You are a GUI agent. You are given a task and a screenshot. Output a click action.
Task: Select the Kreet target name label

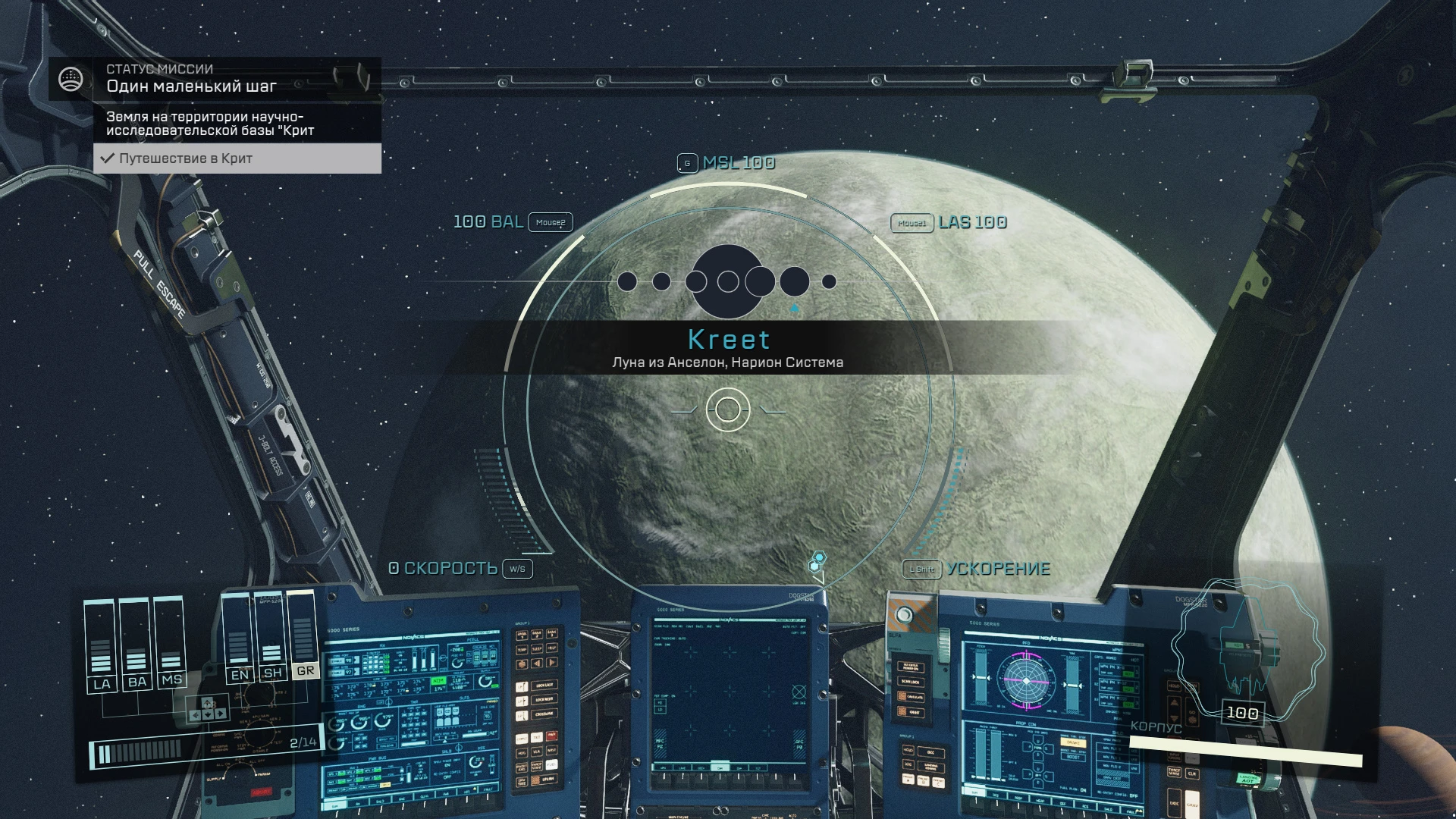728,339
